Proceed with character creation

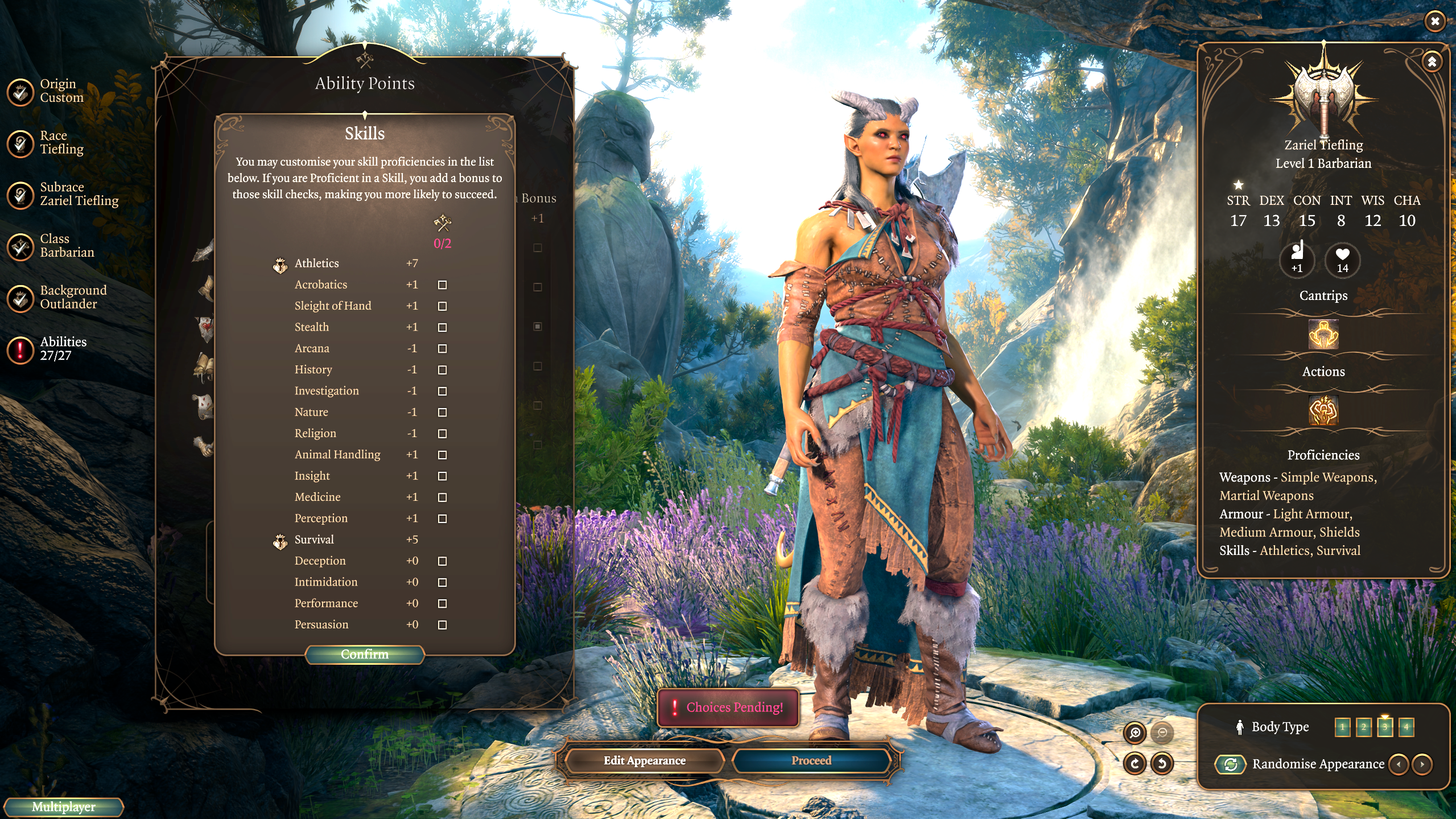811,761
